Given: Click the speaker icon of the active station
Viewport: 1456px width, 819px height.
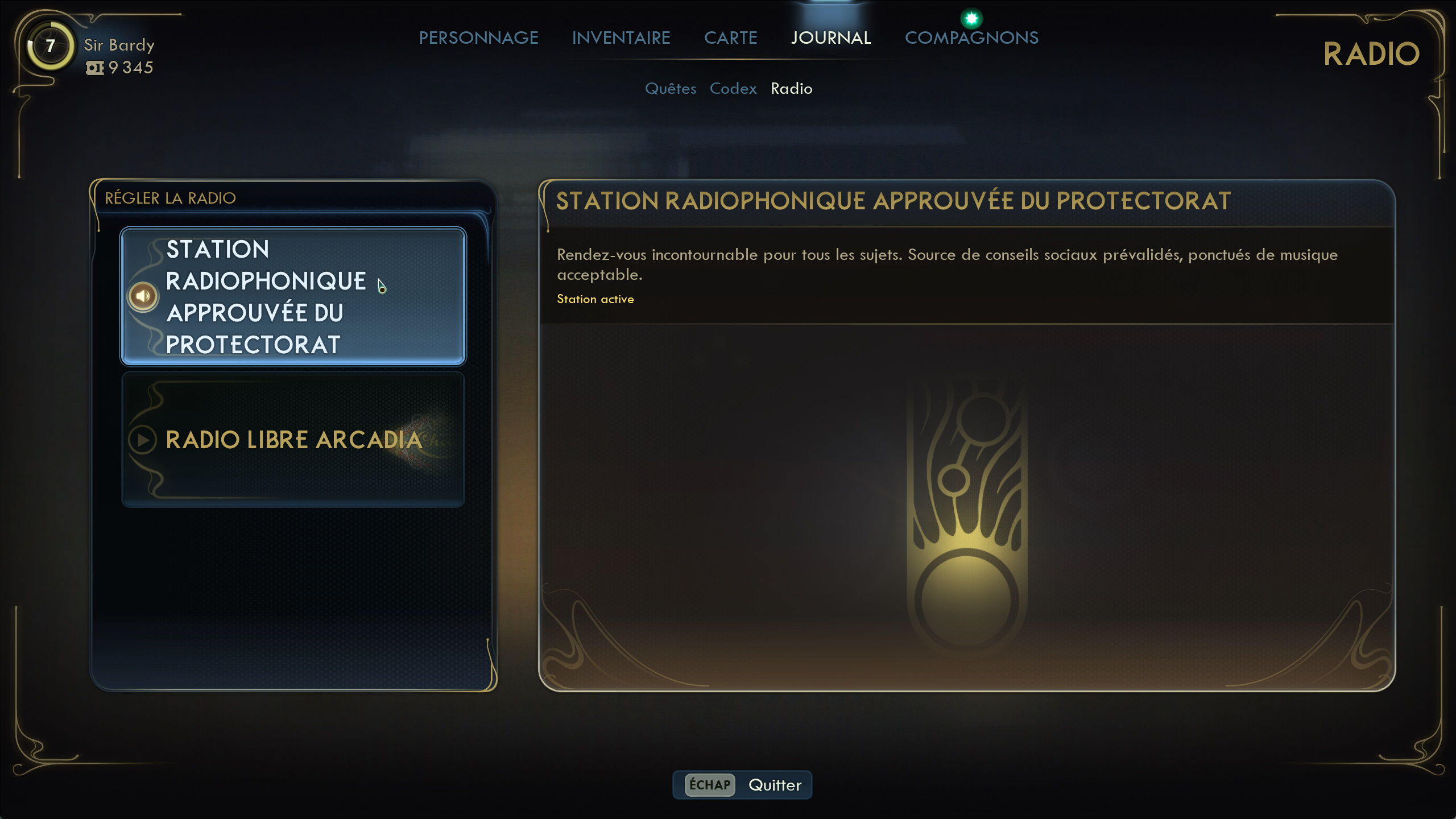Looking at the screenshot, I should (143, 296).
